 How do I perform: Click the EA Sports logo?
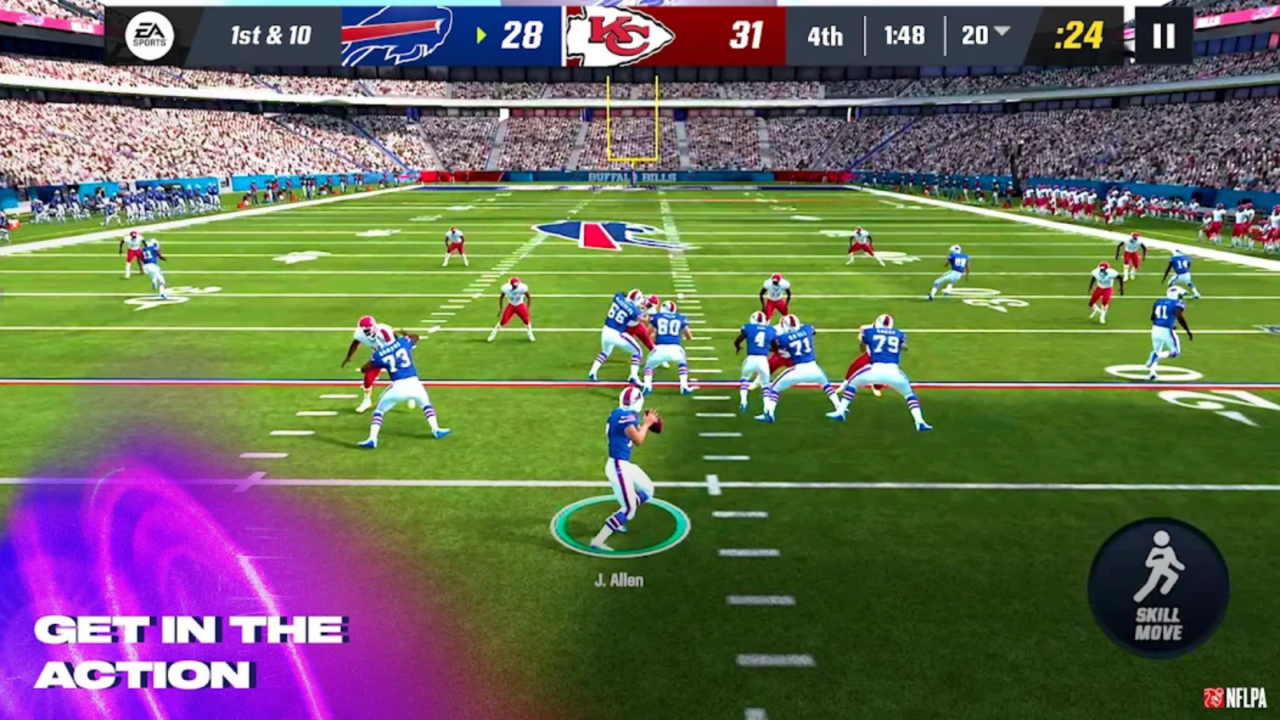pos(148,36)
